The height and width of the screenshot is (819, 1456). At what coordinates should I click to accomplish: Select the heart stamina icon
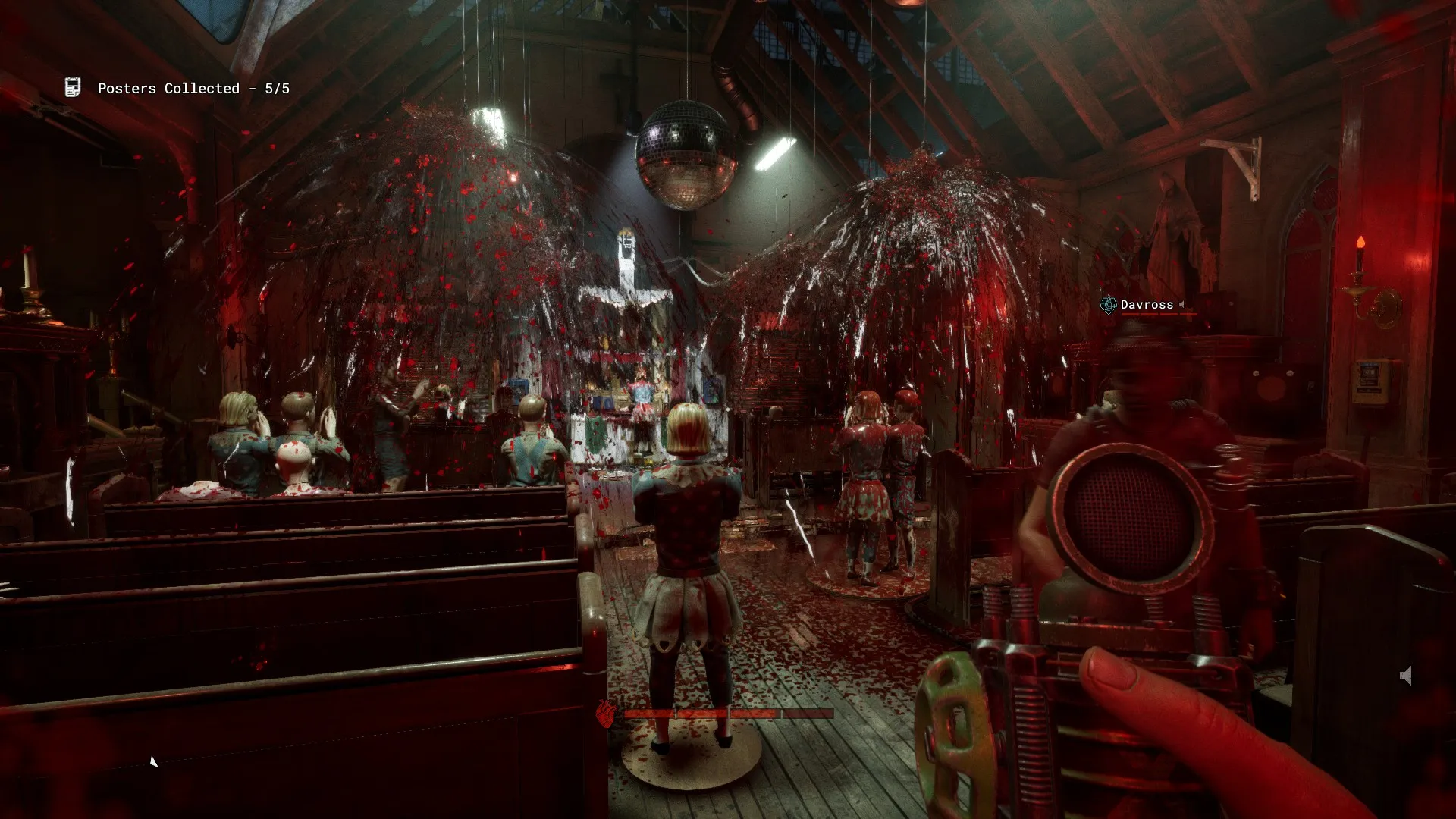point(604,714)
